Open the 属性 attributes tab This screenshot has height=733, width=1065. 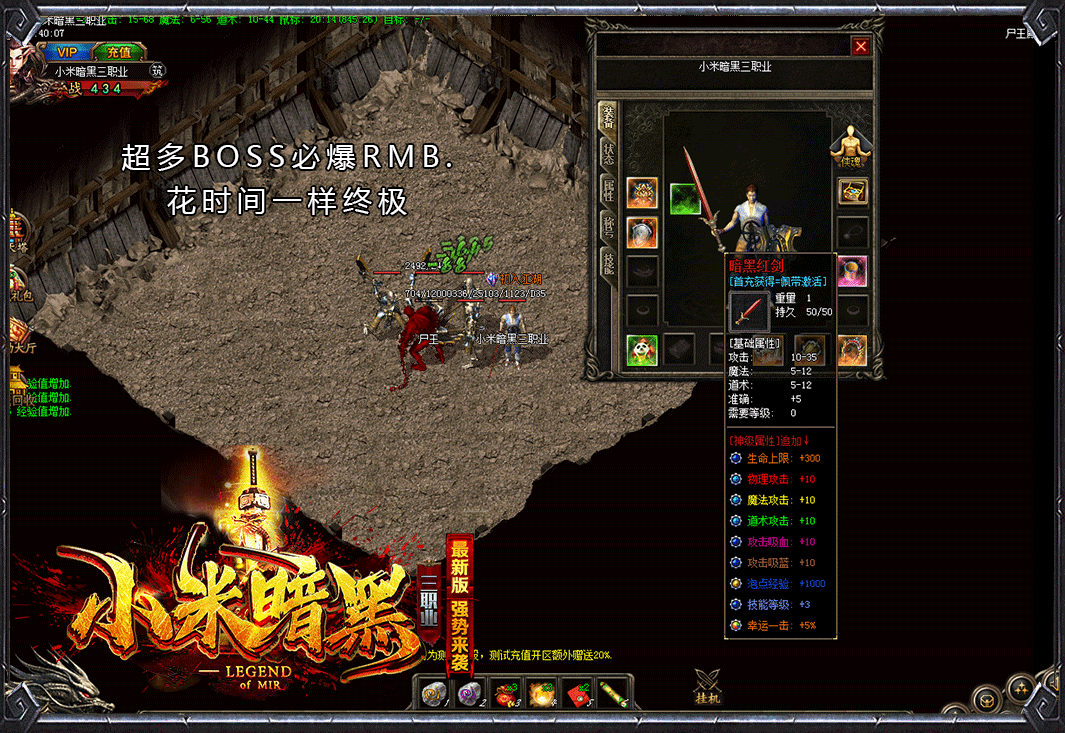608,190
